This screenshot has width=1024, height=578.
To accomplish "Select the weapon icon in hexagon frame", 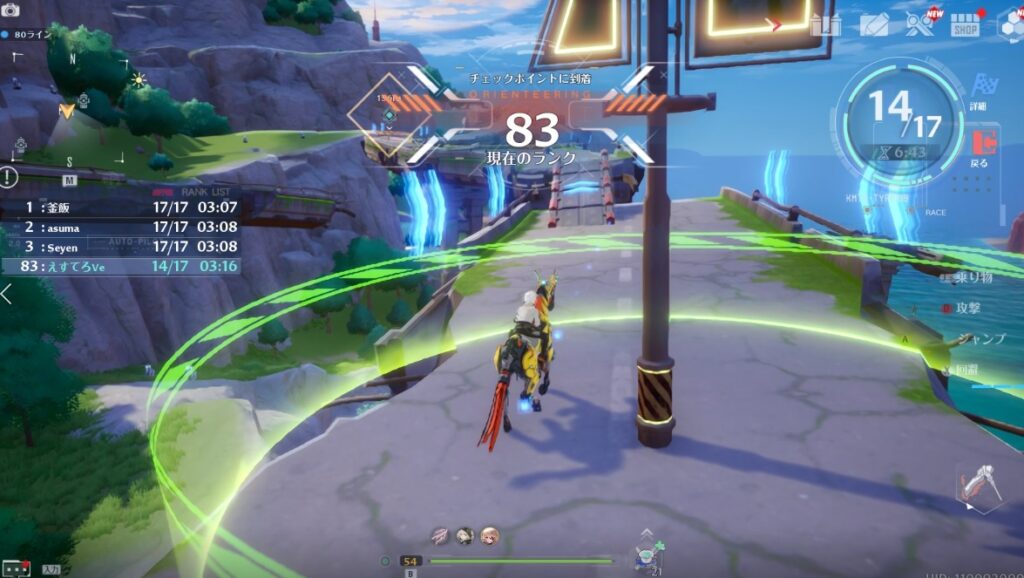I will click(x=979, y=485).
